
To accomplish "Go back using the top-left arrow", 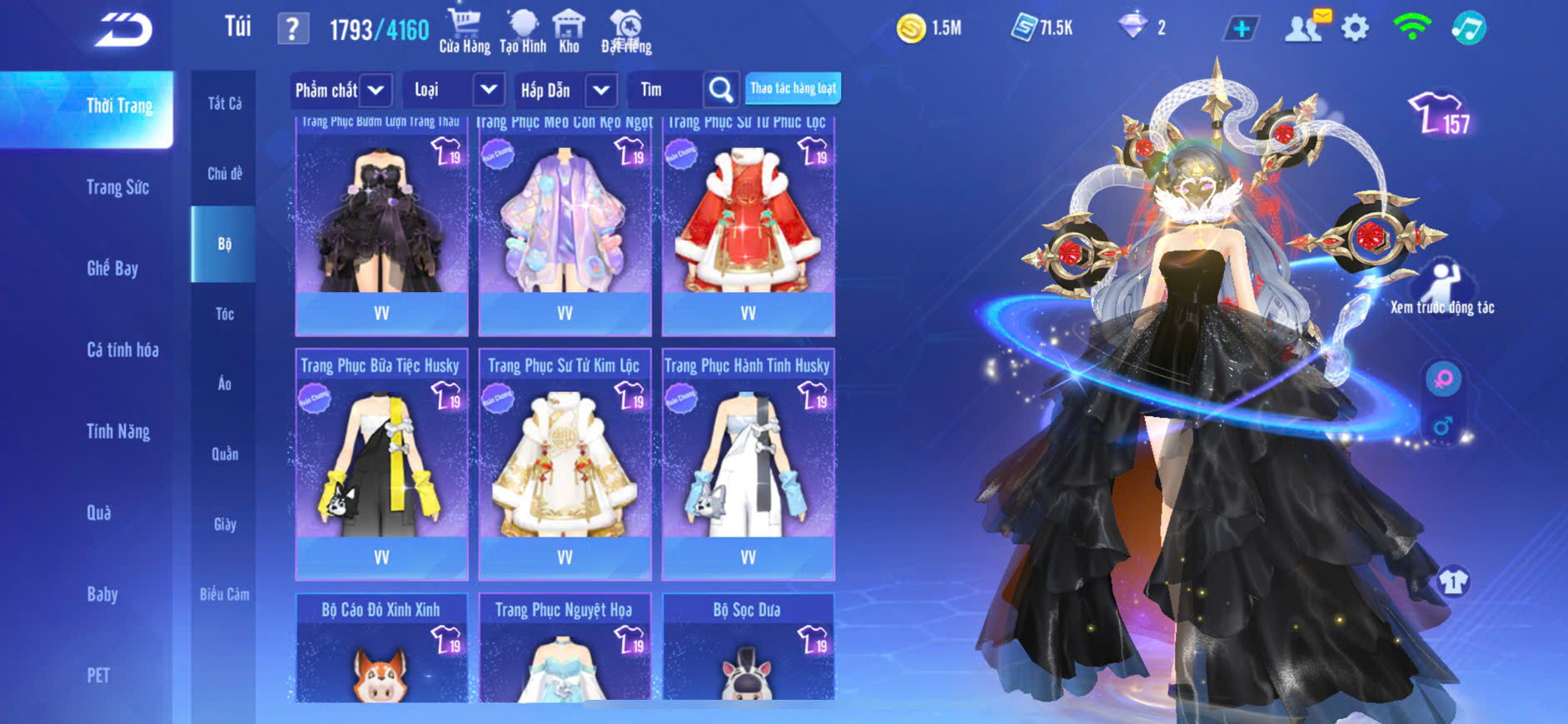I will point(123,30).
